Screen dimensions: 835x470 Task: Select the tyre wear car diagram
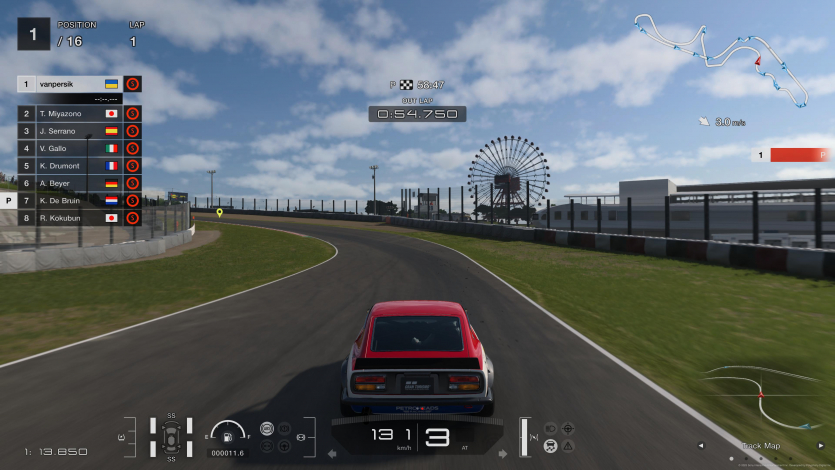click(x=171, y=436)
